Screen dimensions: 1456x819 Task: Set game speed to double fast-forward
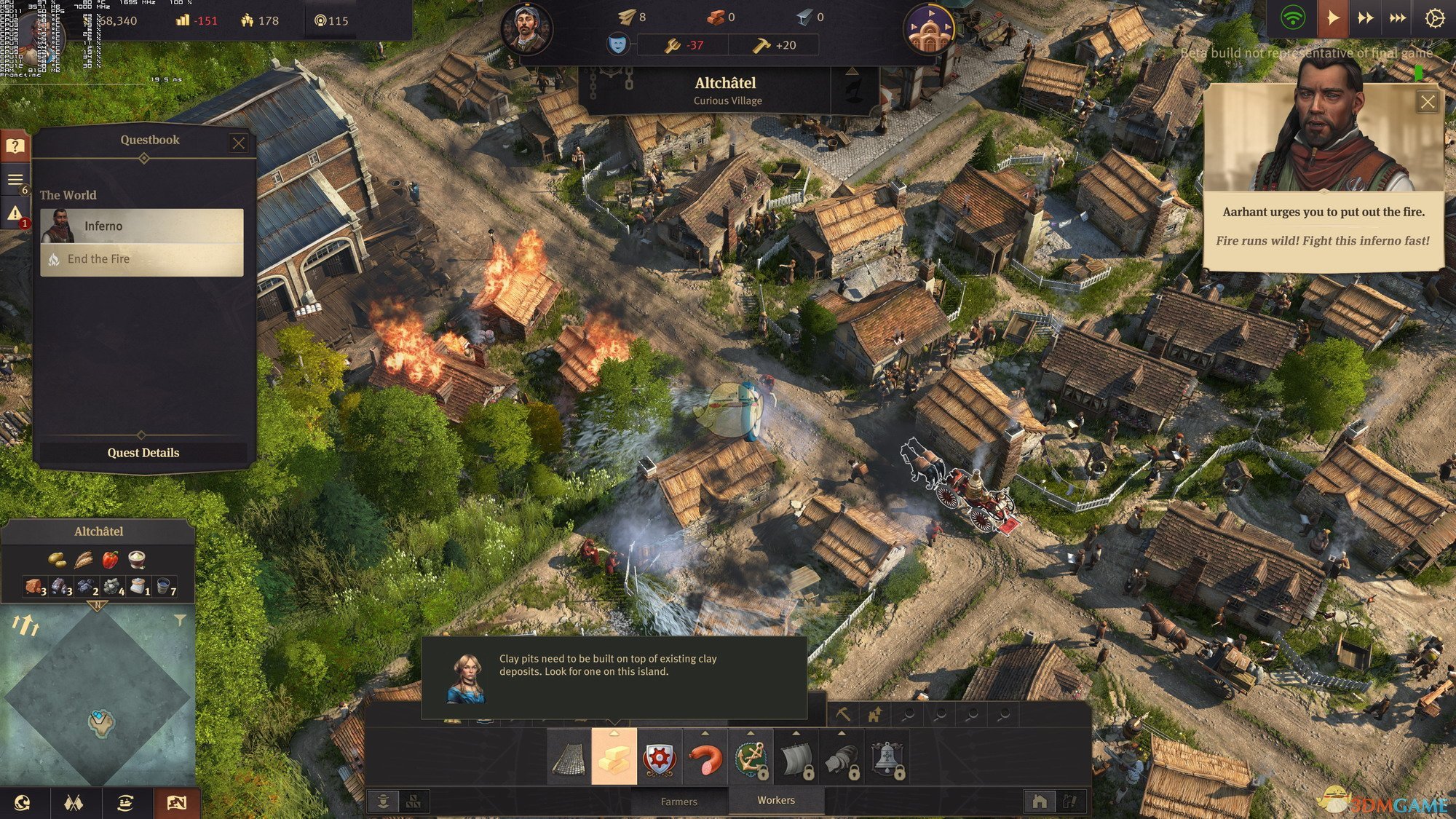[1365, 17]
